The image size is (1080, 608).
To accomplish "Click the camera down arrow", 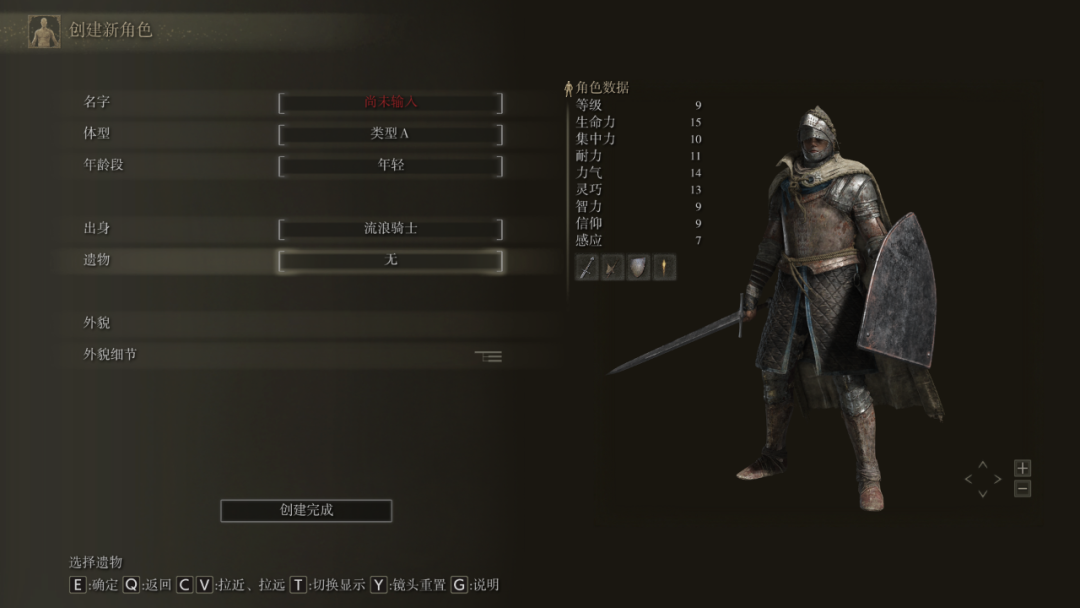I will pyautogui.click(x=982, y=494).
